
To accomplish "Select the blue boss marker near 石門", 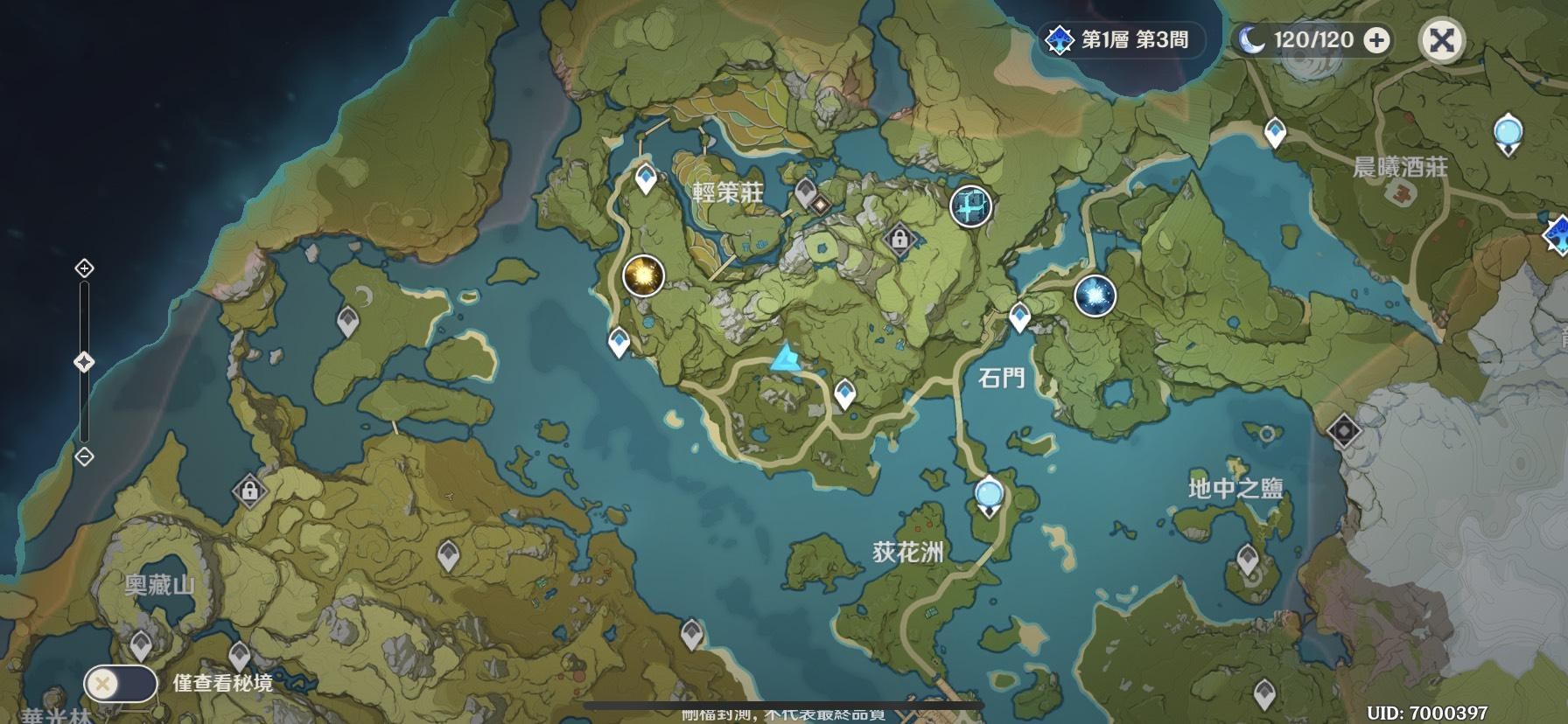I will 1095,296.
